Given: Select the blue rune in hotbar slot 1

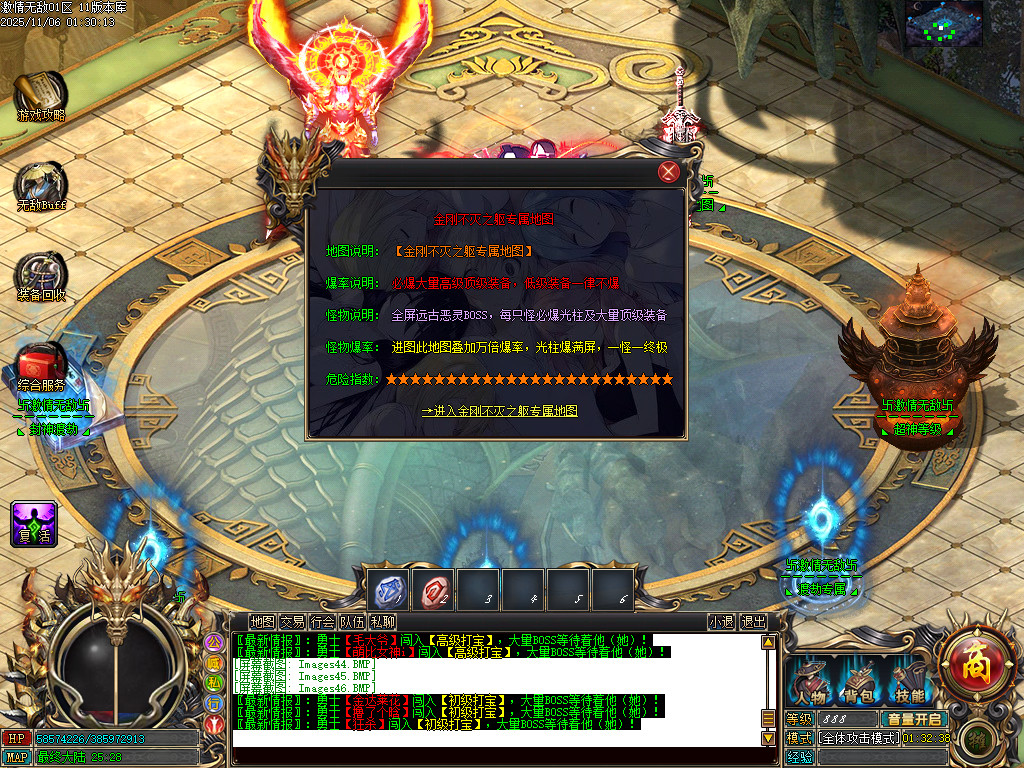Looking at the screenshot, I should 387,590.
